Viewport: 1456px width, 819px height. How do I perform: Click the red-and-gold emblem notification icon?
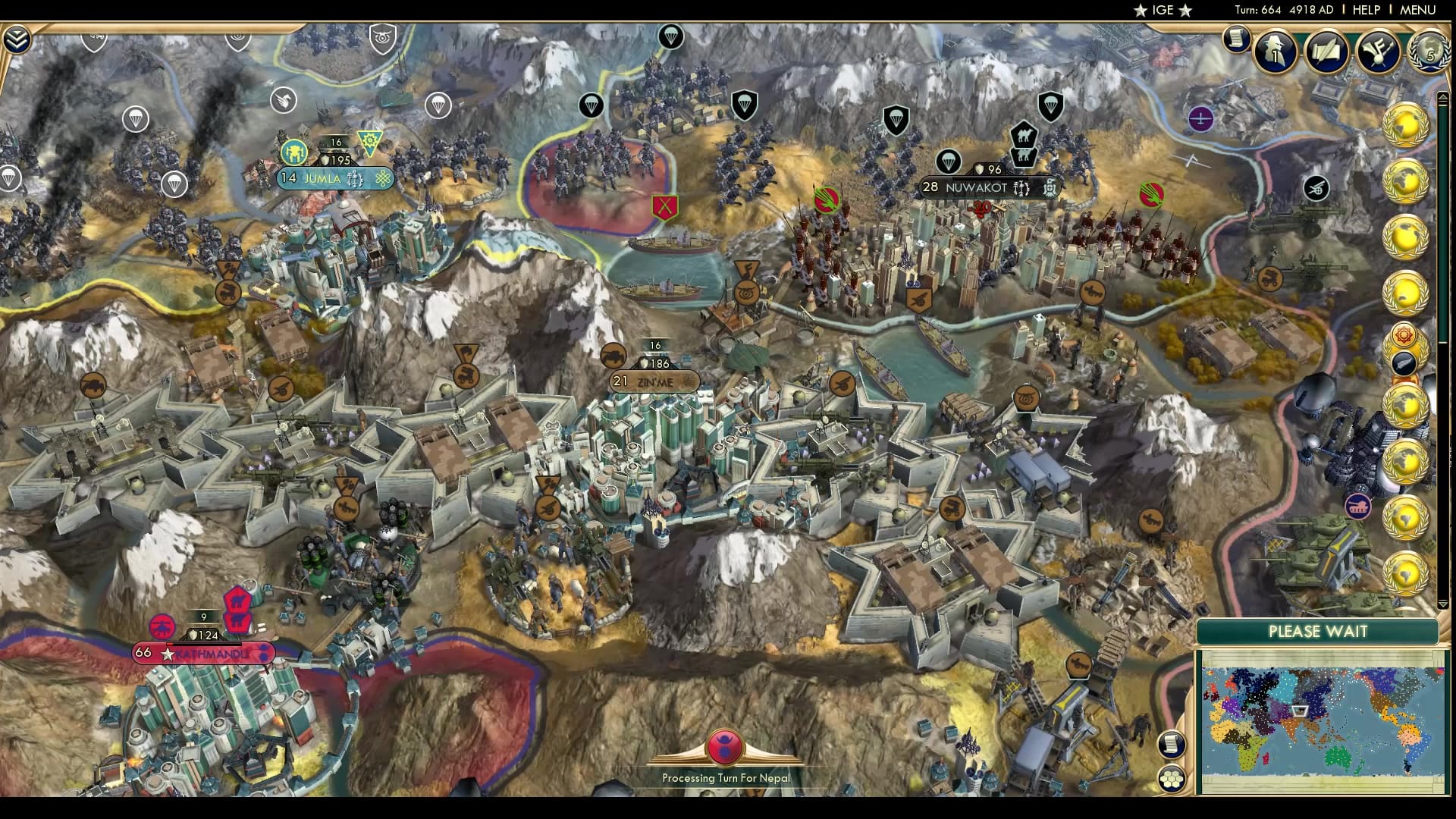pyautogui.click(x=1404, y=334)
